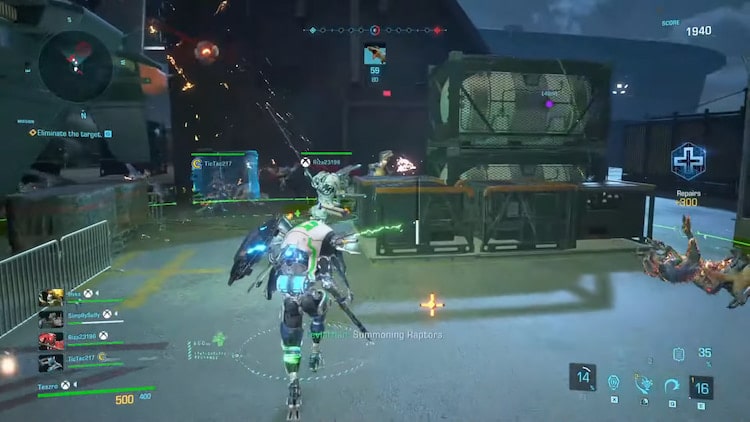This screenshot has height=422, width=750.
Task: Select the "Eliminate the target" mission objective
Action: (70, 132)
